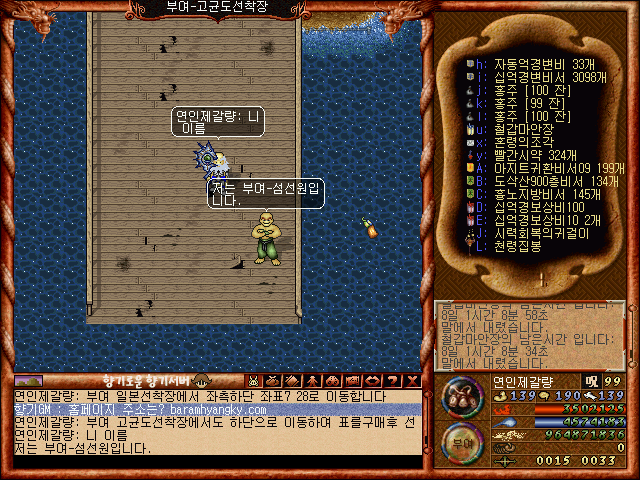The height and width of the screenshot is (480, 640).
Task: Click the landscape thumbnail left of chat bar
Action: coord(28,381)
